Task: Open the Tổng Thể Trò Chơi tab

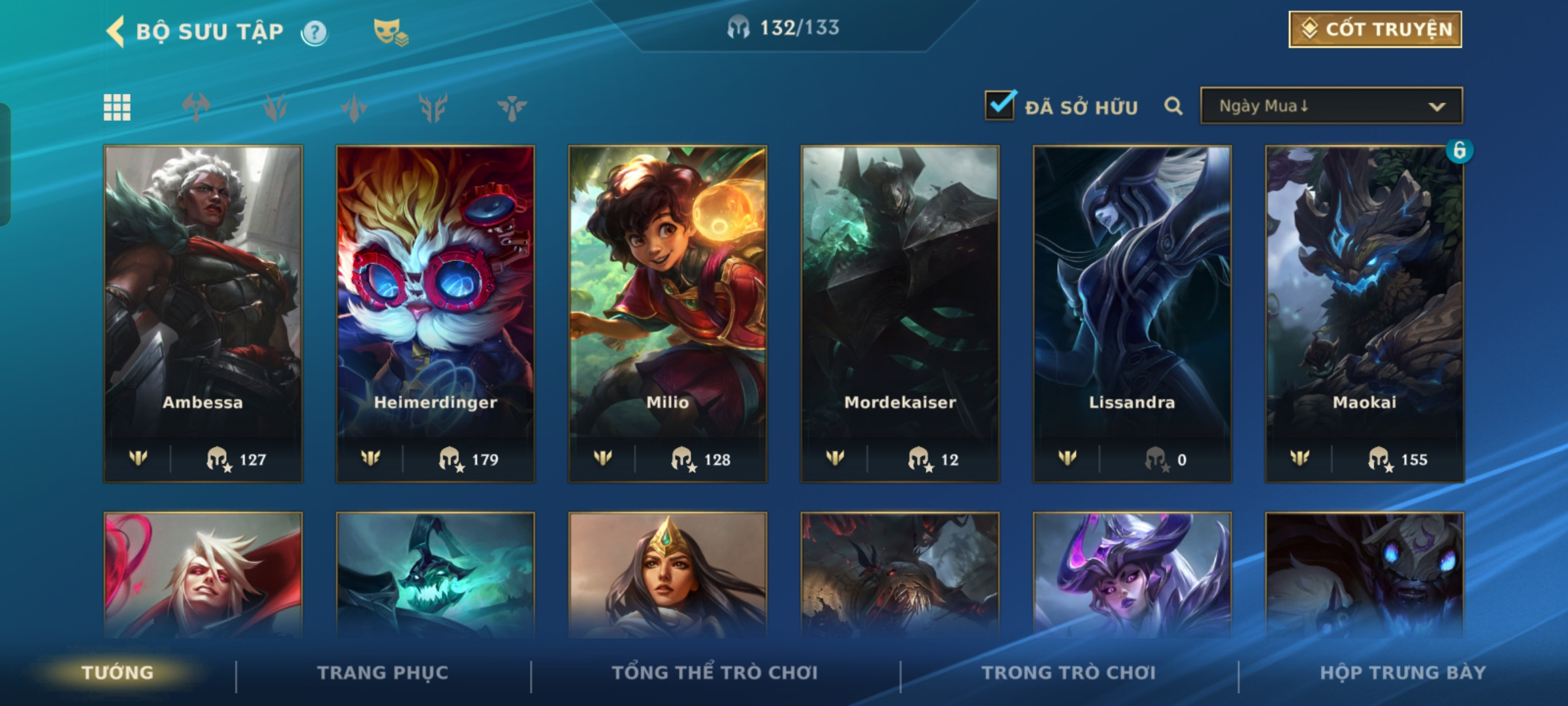Action: [x=714, y=673]
